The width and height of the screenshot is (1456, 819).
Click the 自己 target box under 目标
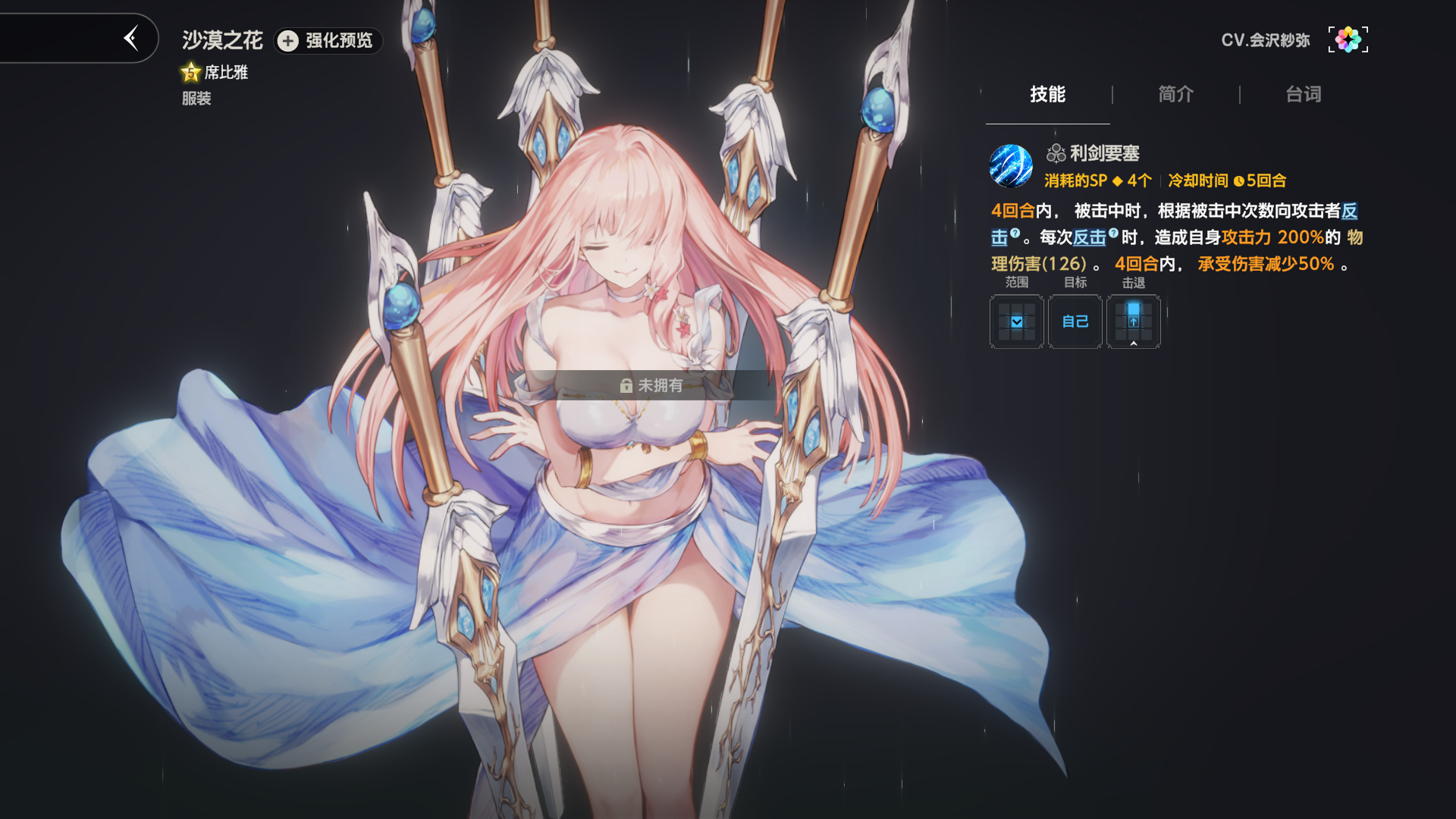(x=1075, y=322)
